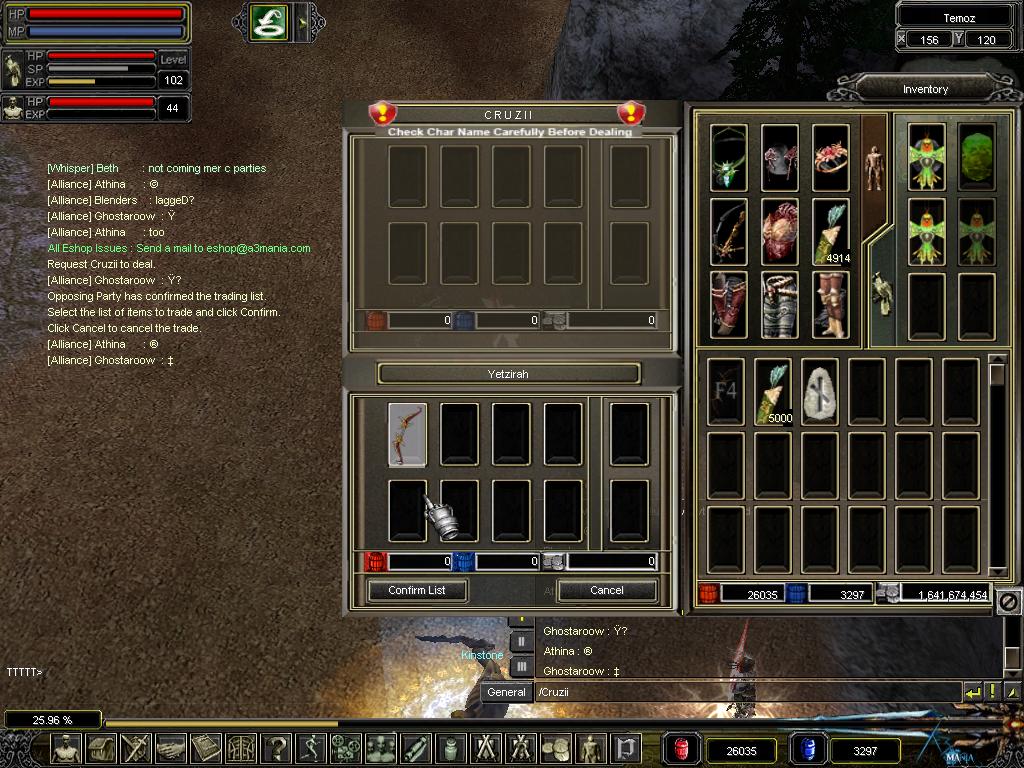This screenshot has width=1024, height=768.
Task: Open the General chat channel selector
Action: [x=506, y=692]
